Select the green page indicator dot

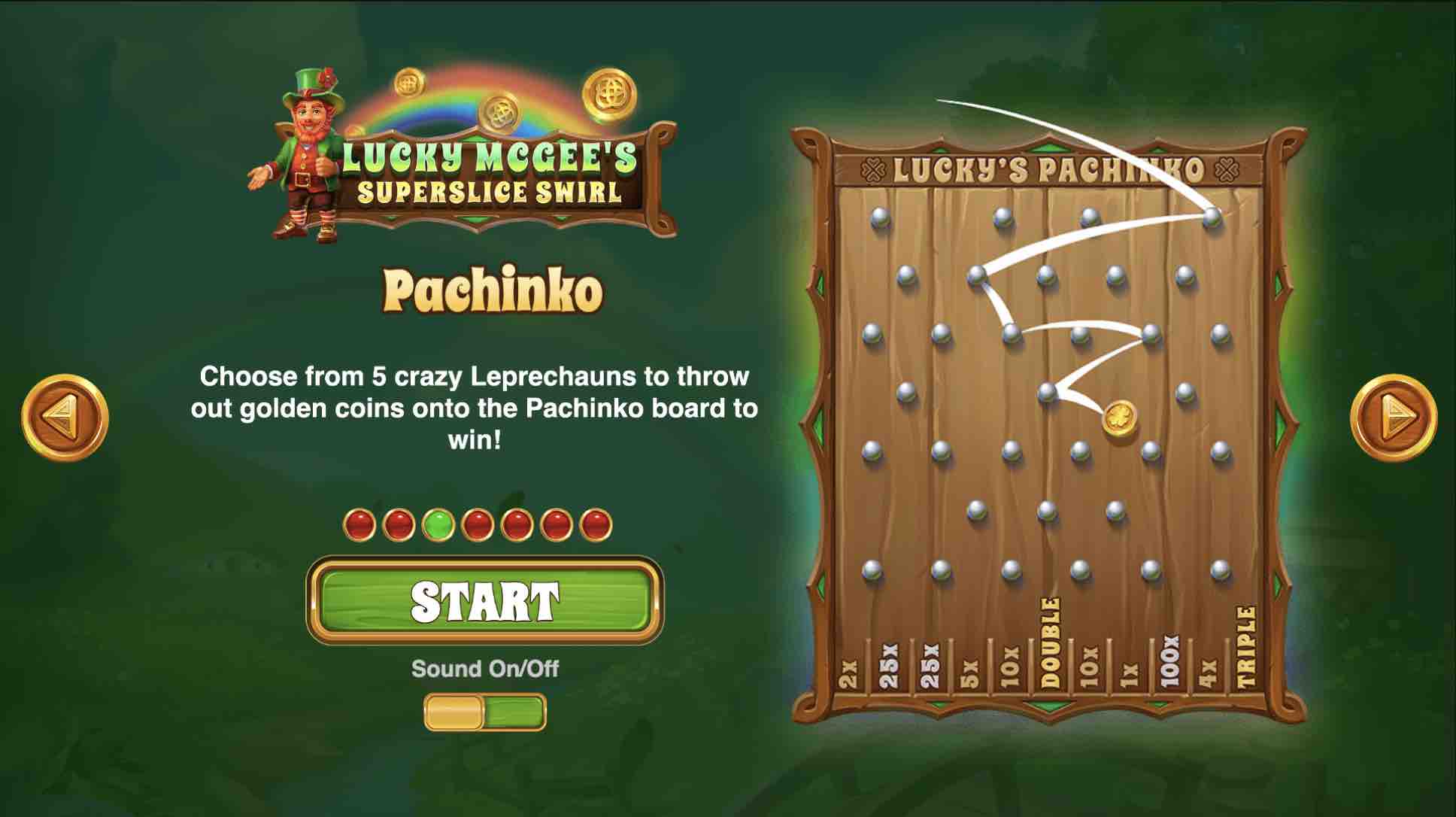point(438,524)
